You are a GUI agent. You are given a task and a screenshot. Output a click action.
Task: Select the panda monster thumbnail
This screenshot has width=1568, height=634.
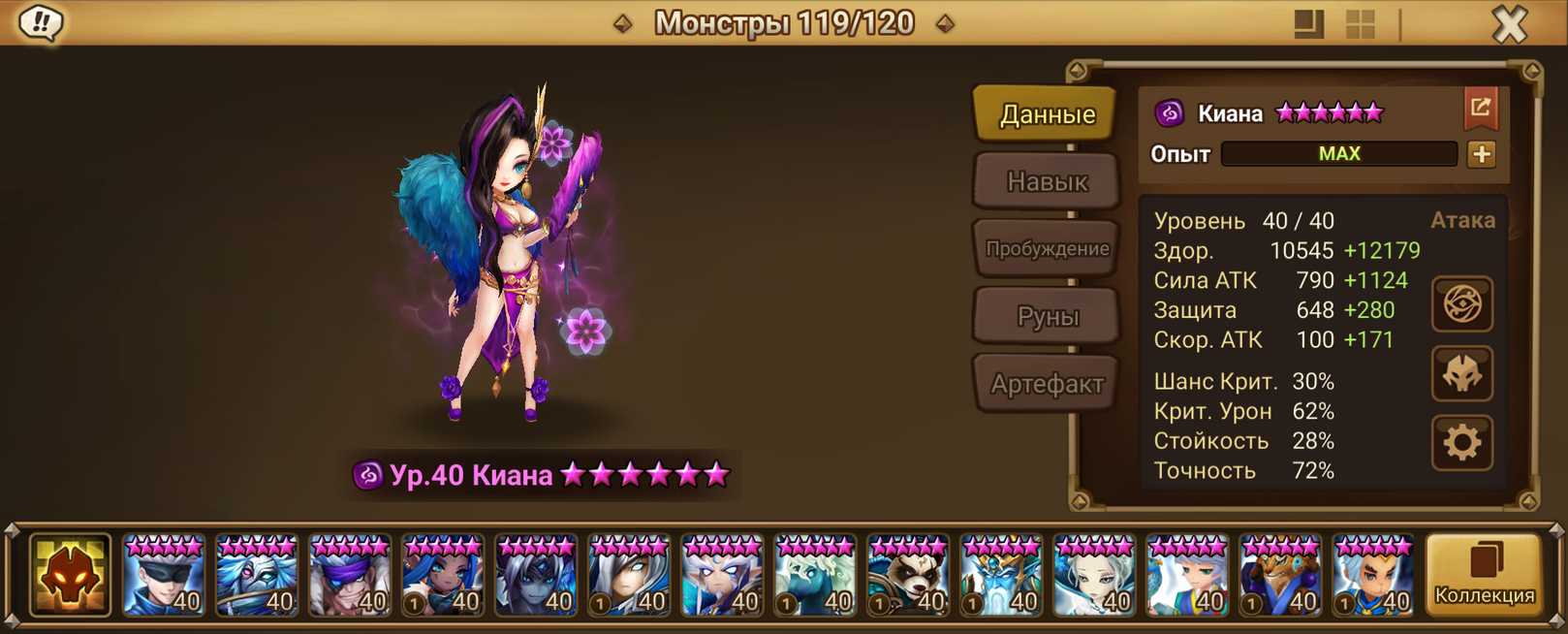tap(908, 576)
